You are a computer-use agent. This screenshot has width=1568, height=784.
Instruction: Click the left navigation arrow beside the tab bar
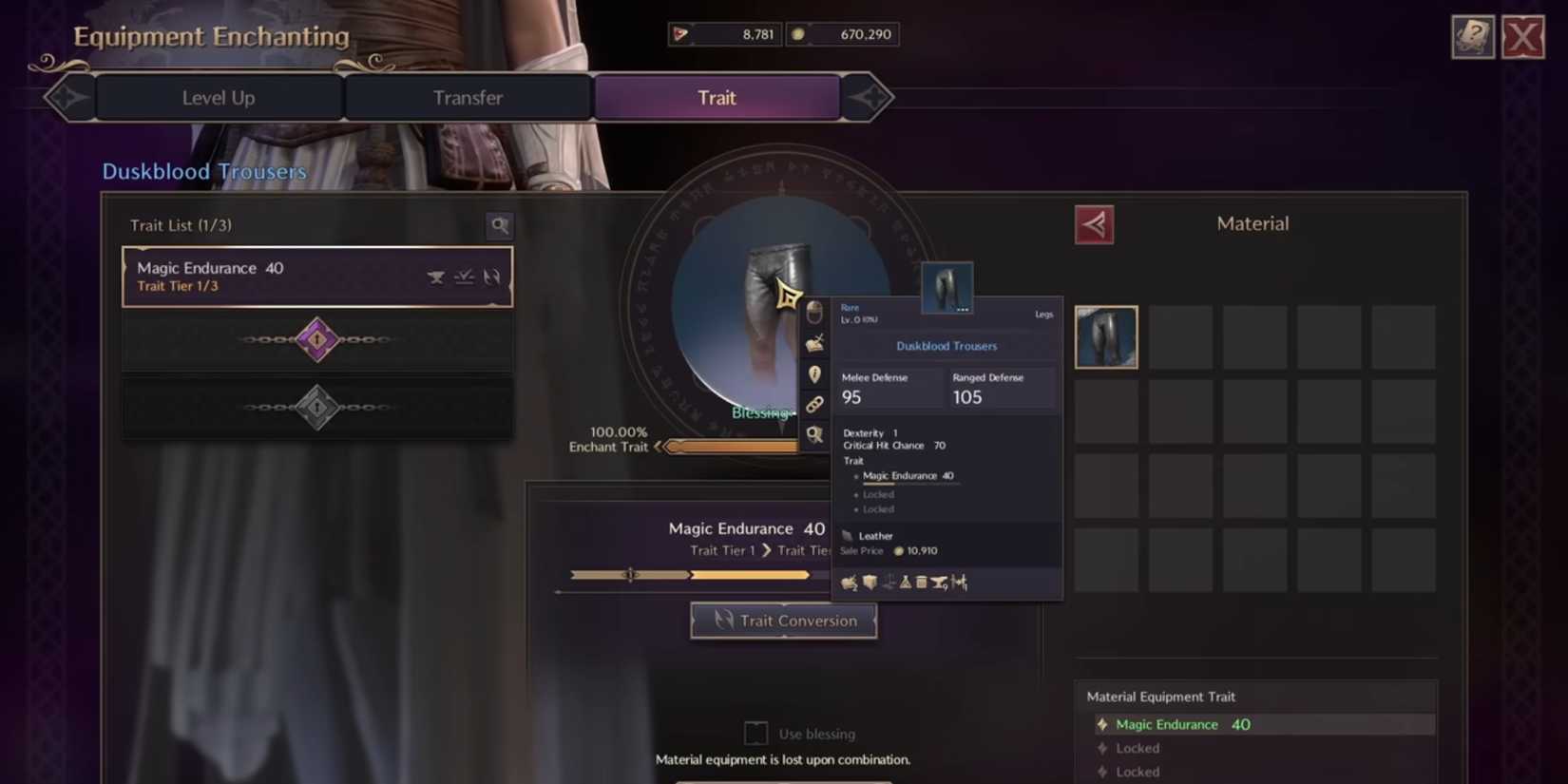point(67,97)
